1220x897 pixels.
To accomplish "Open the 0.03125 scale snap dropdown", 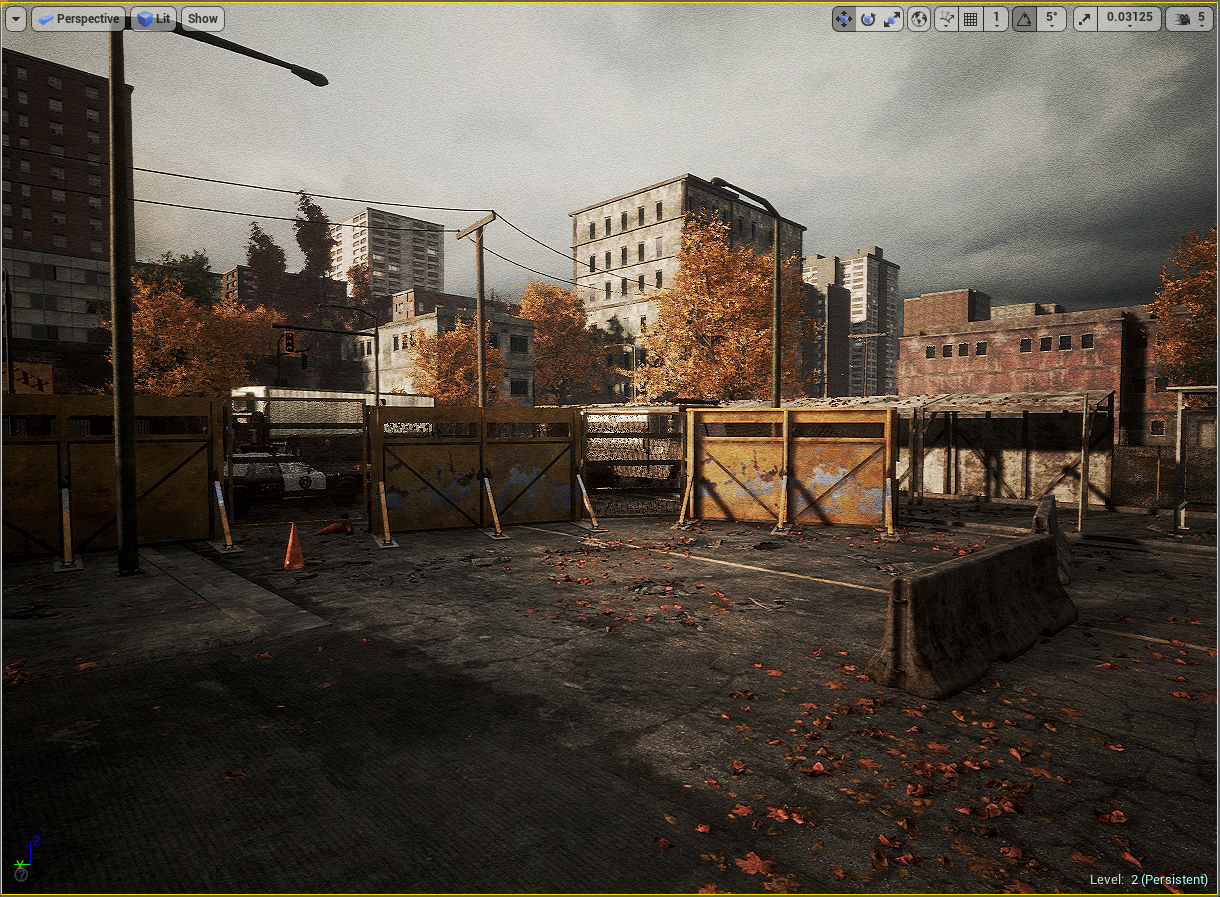I will [x=1128, y=19].
